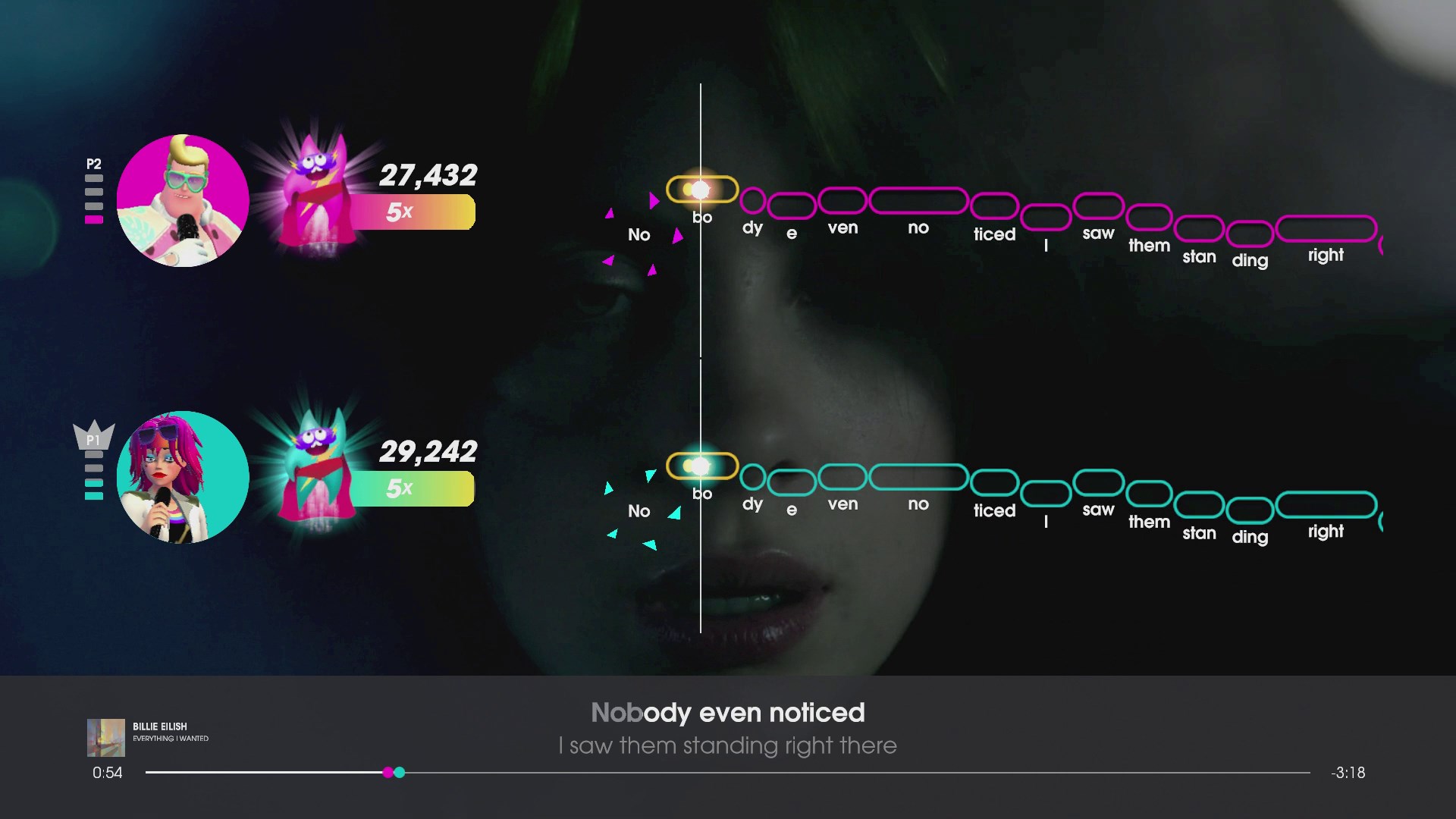Click the 'bo' note pill on Player 1's track
This screenshot has width=1456, height=819.
pyautogui.click(x=701, y=466)
